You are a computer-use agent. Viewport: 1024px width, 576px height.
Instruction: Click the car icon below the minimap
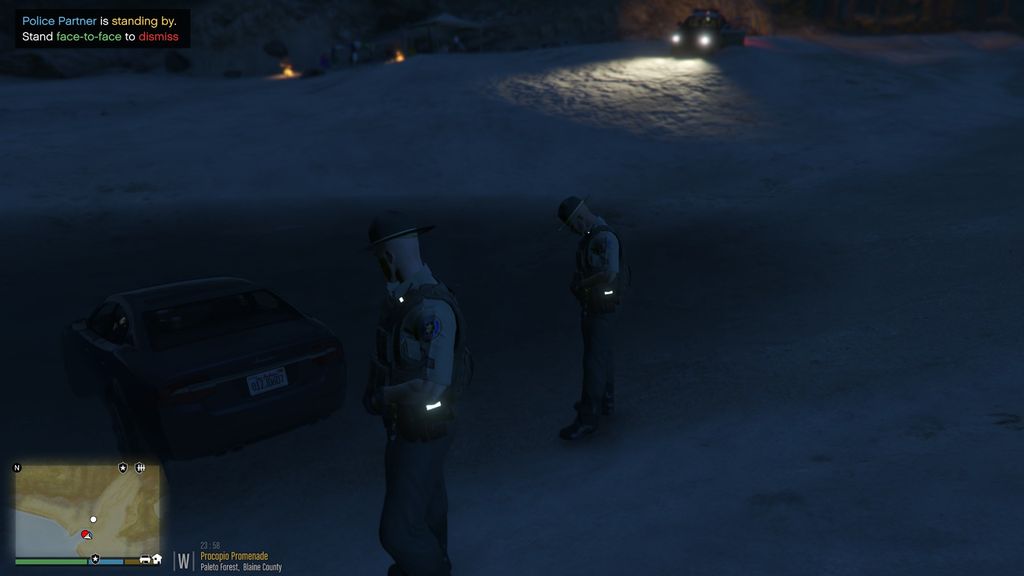coord(145,559)
